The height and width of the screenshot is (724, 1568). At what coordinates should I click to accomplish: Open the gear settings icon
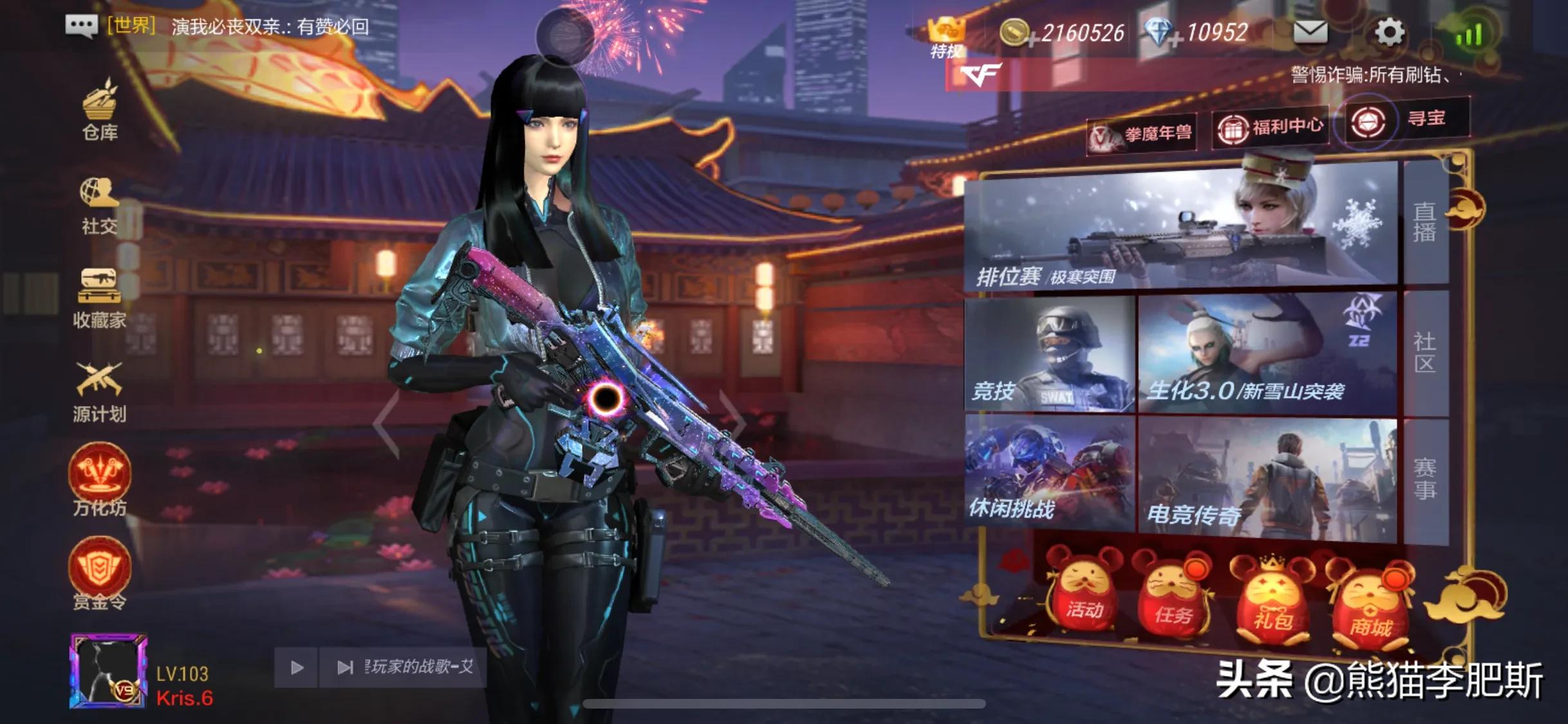tap(1389, 32)
